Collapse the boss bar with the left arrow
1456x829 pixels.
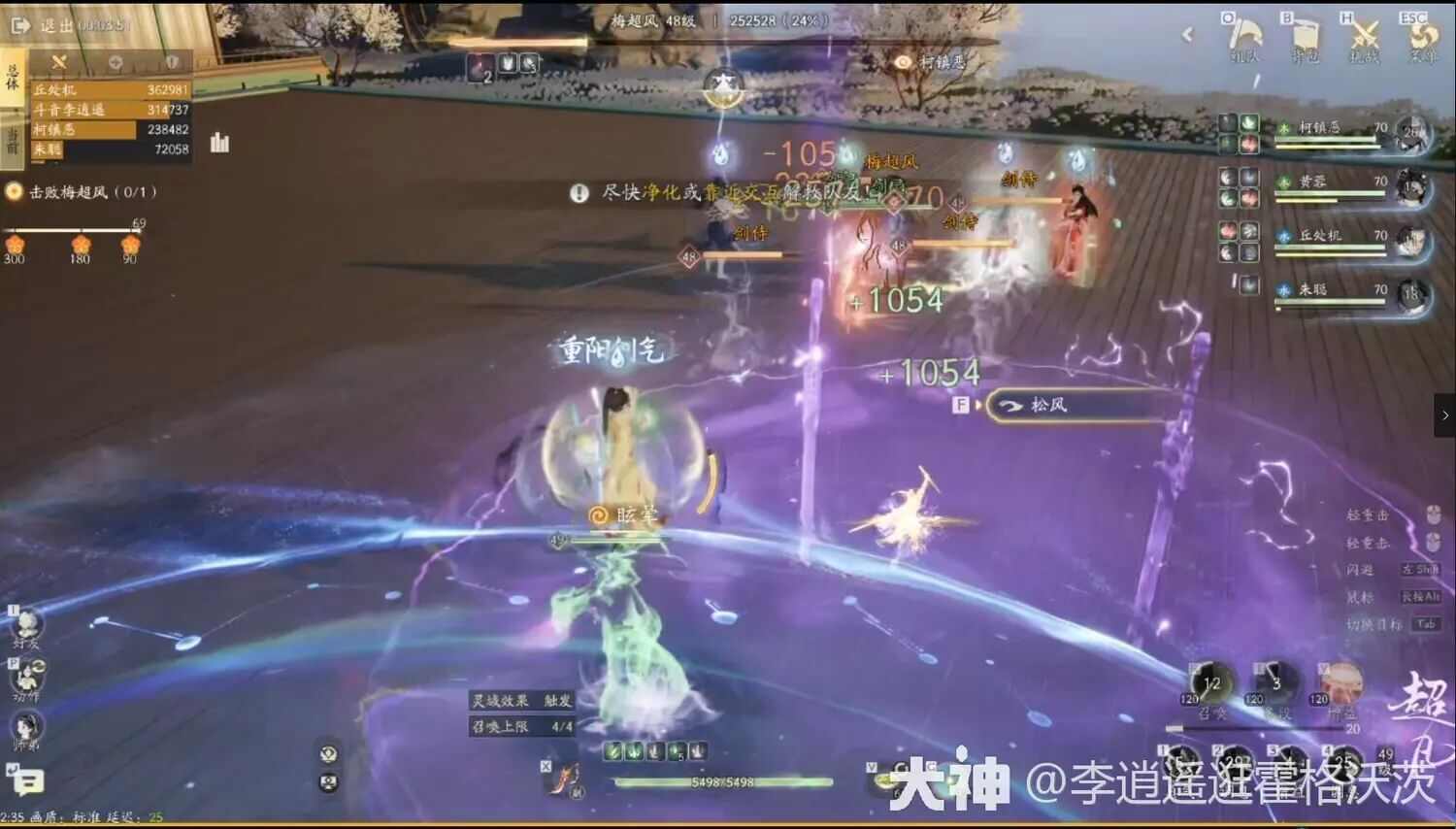click(1189, 34)
